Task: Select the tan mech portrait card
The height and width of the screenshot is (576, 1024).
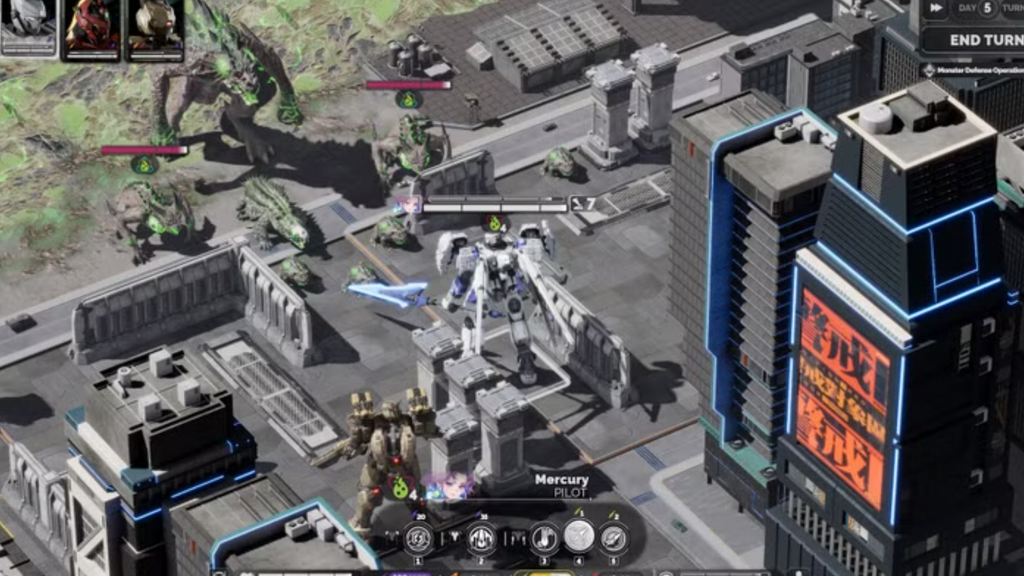Action: click(155, 26)
